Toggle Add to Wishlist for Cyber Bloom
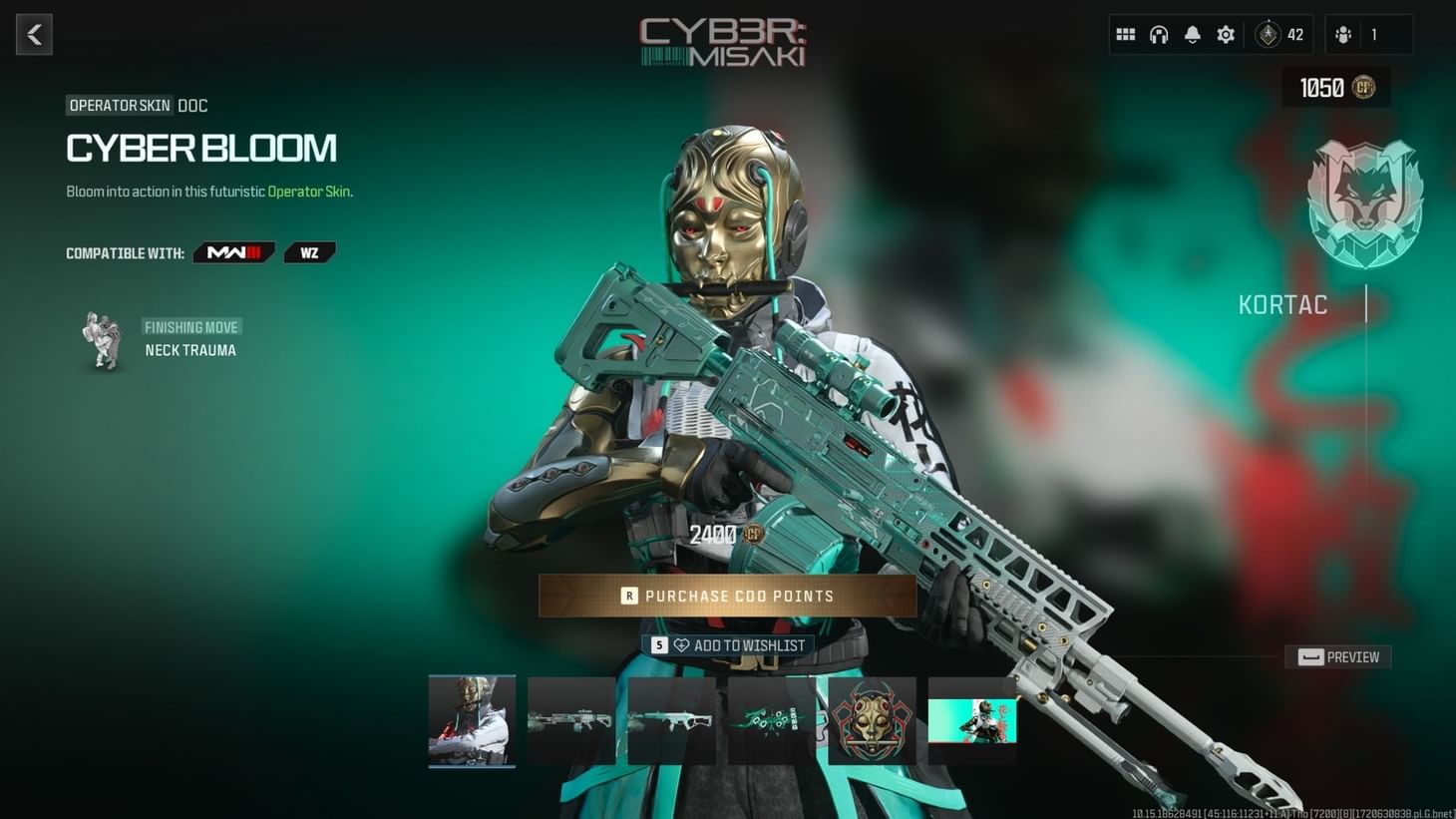Viewport: 1456px width, 819px height. (729, 644)
